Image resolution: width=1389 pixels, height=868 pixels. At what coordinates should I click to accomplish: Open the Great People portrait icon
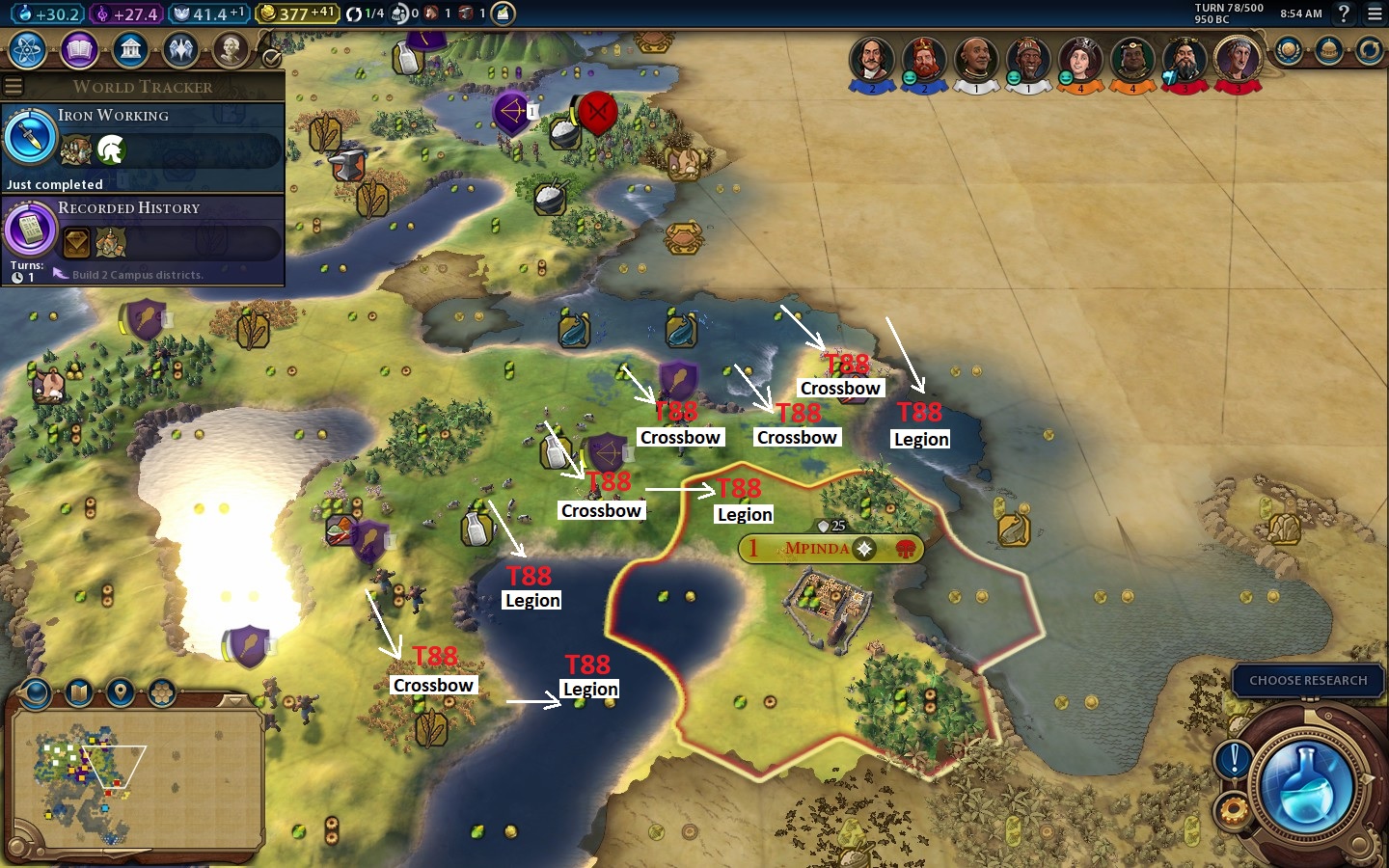pyautogui.click(x=231, y=50)
